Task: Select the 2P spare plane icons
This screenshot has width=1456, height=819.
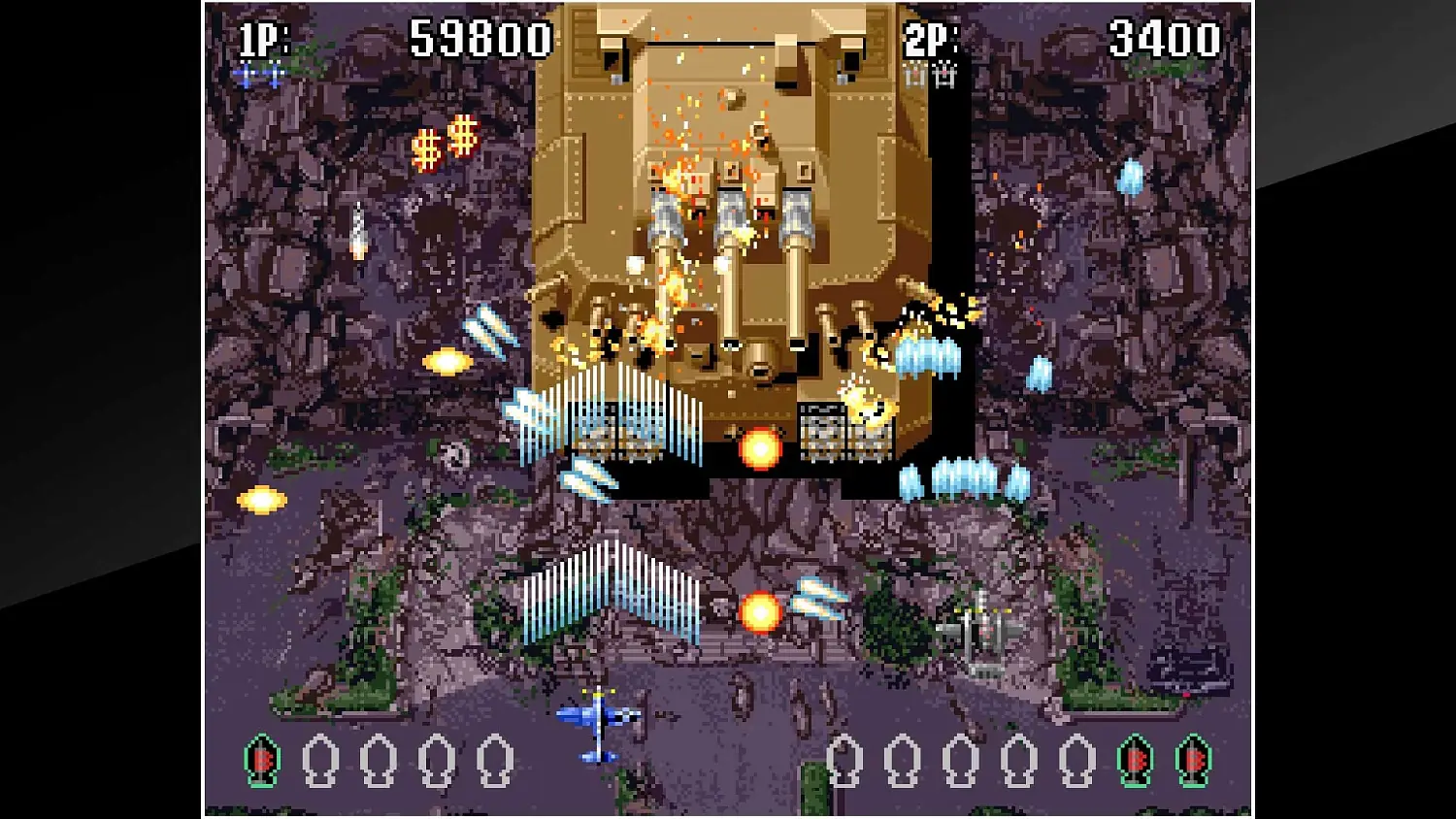Action: 930,73
